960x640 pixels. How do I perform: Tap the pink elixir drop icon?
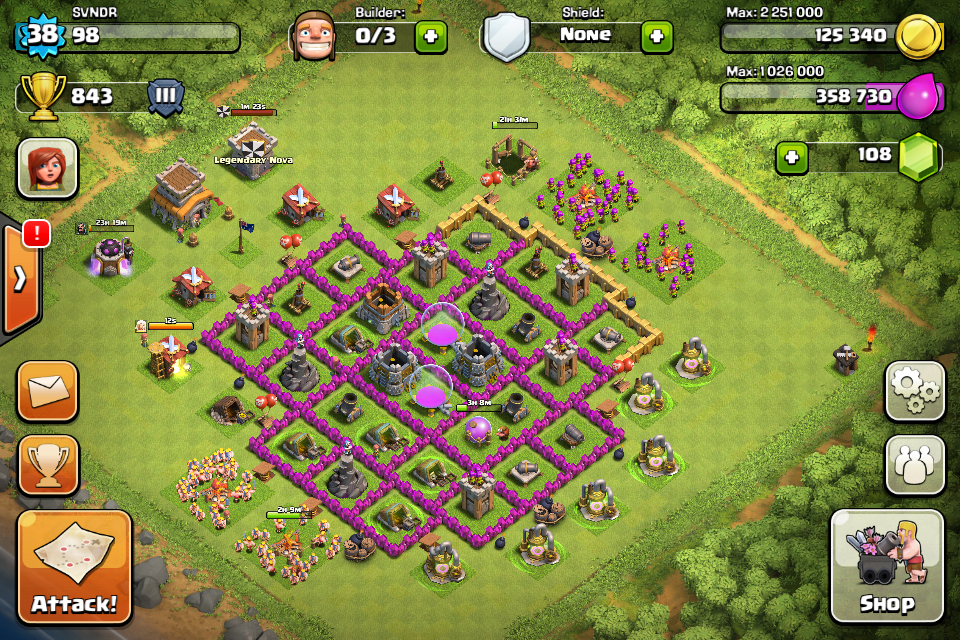pos(918,97)
